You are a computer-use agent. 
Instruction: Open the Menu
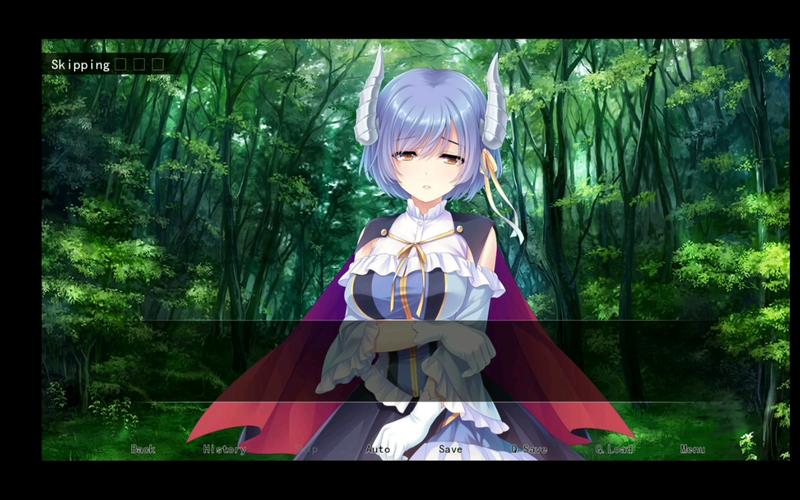point(692,450)
